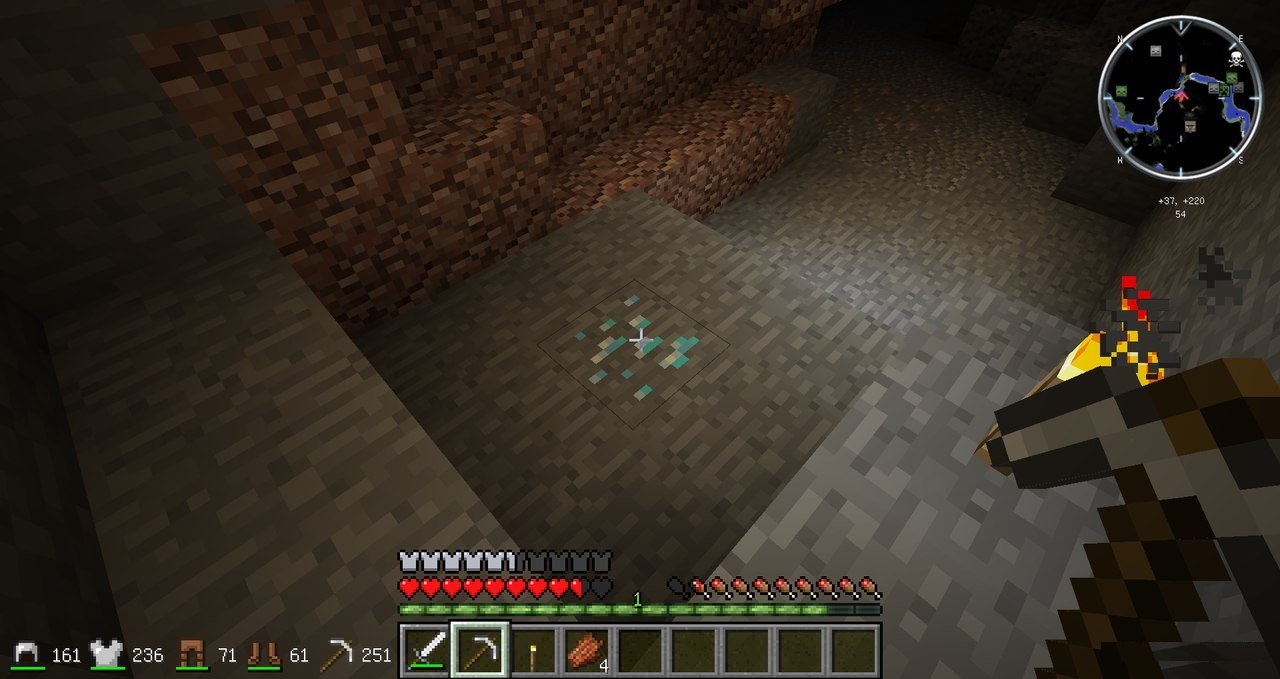Click the iron chestplate durability icon
This screenshot has height=679, width=1280.
point(108,655)
